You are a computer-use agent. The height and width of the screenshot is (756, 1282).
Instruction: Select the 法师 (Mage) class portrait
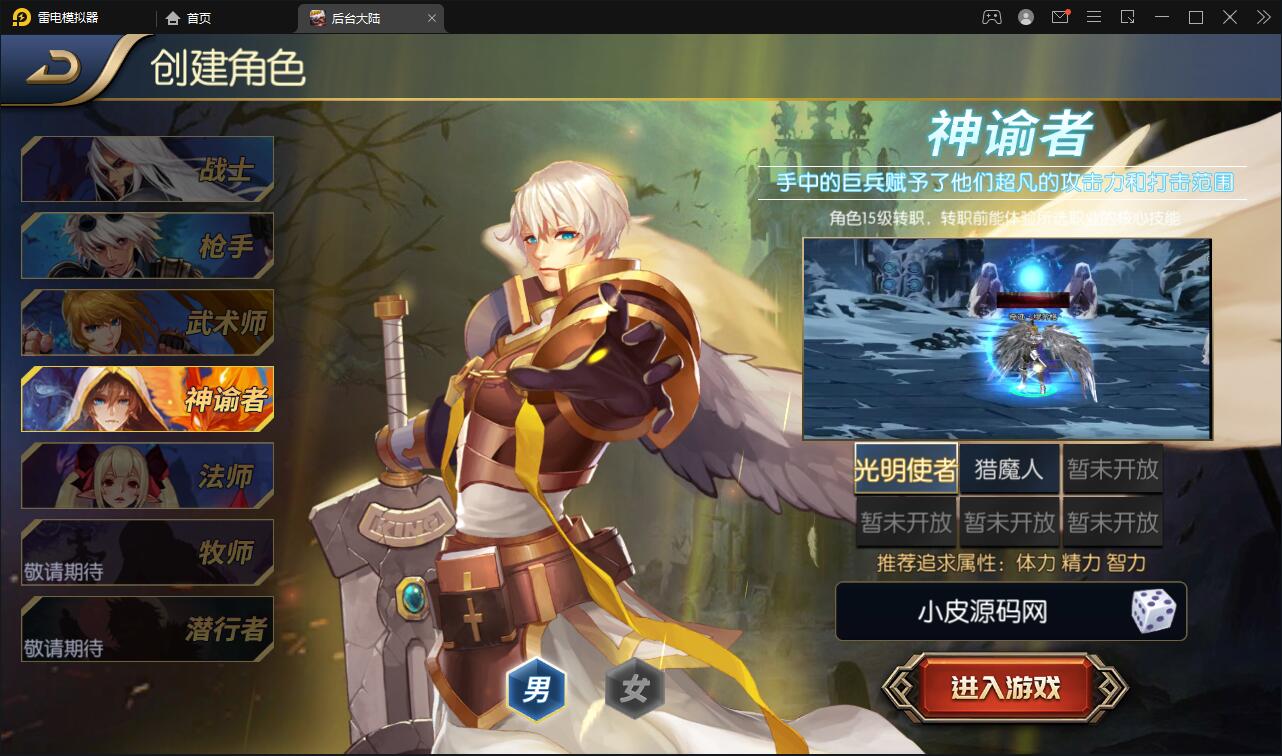click(x=146, y=476)
